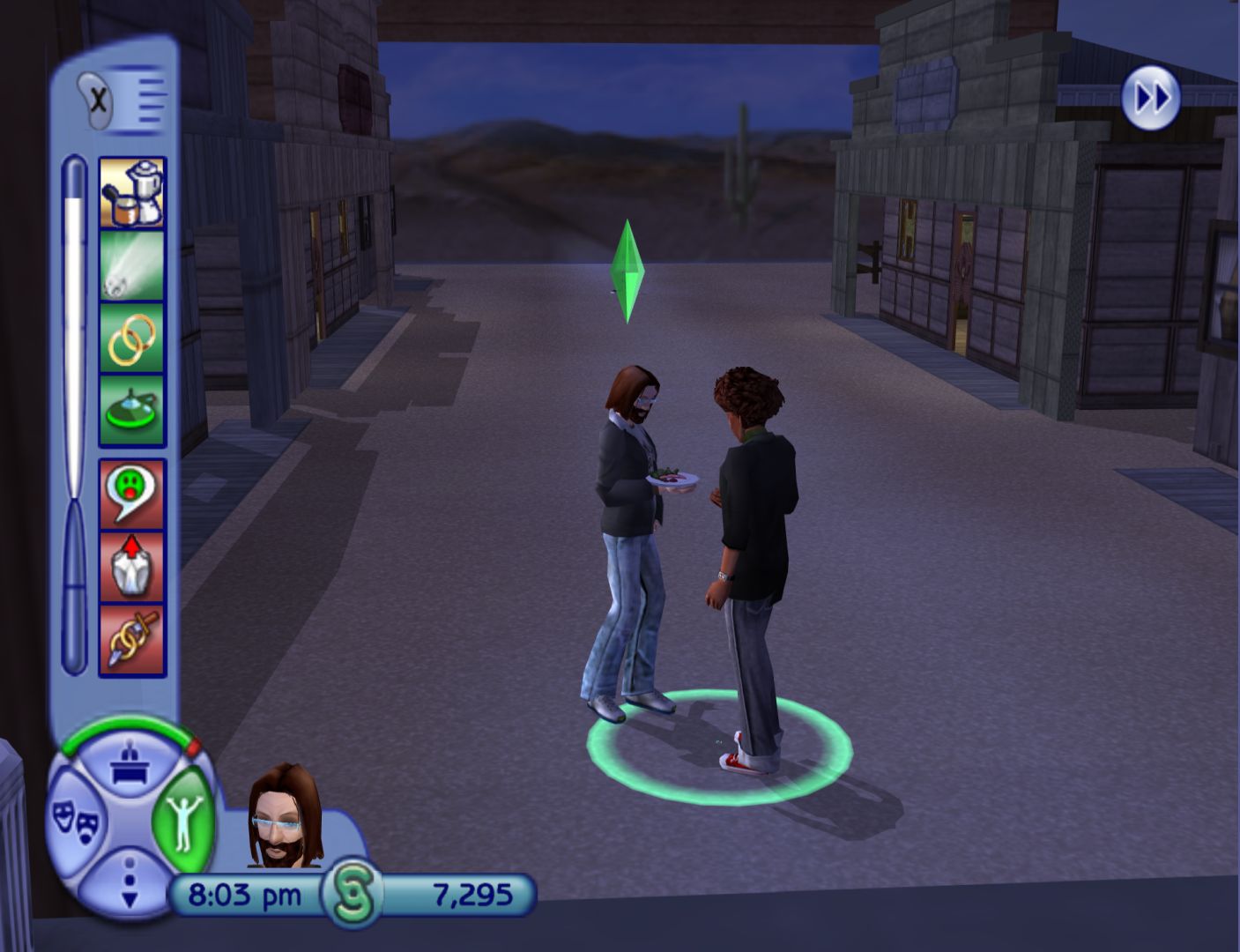The height and width of the screenshot is (952, 1240).
Task: Close the wants and fears panel
Action: tap(99, 100)
